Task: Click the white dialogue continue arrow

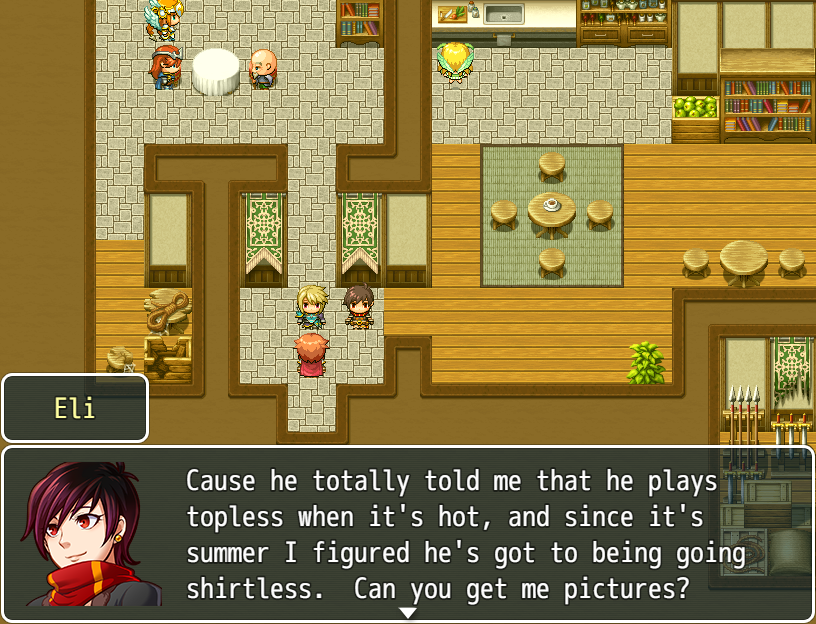Action: click(408, 612)
